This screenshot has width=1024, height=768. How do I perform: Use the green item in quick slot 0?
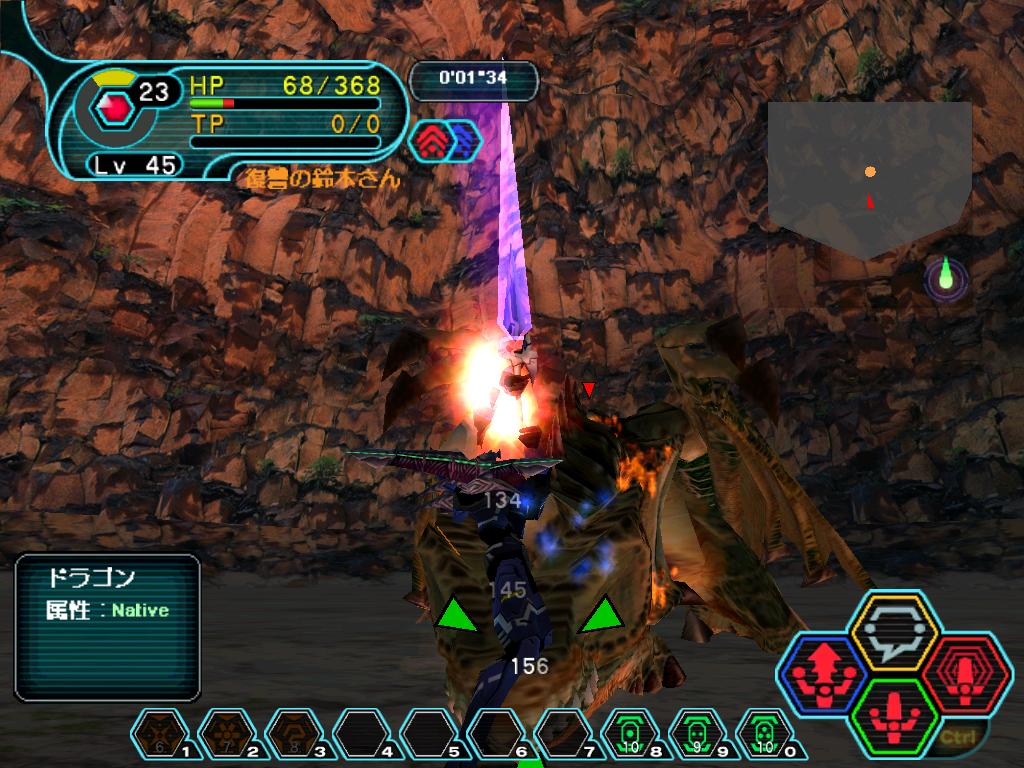[x=765, y=737]
